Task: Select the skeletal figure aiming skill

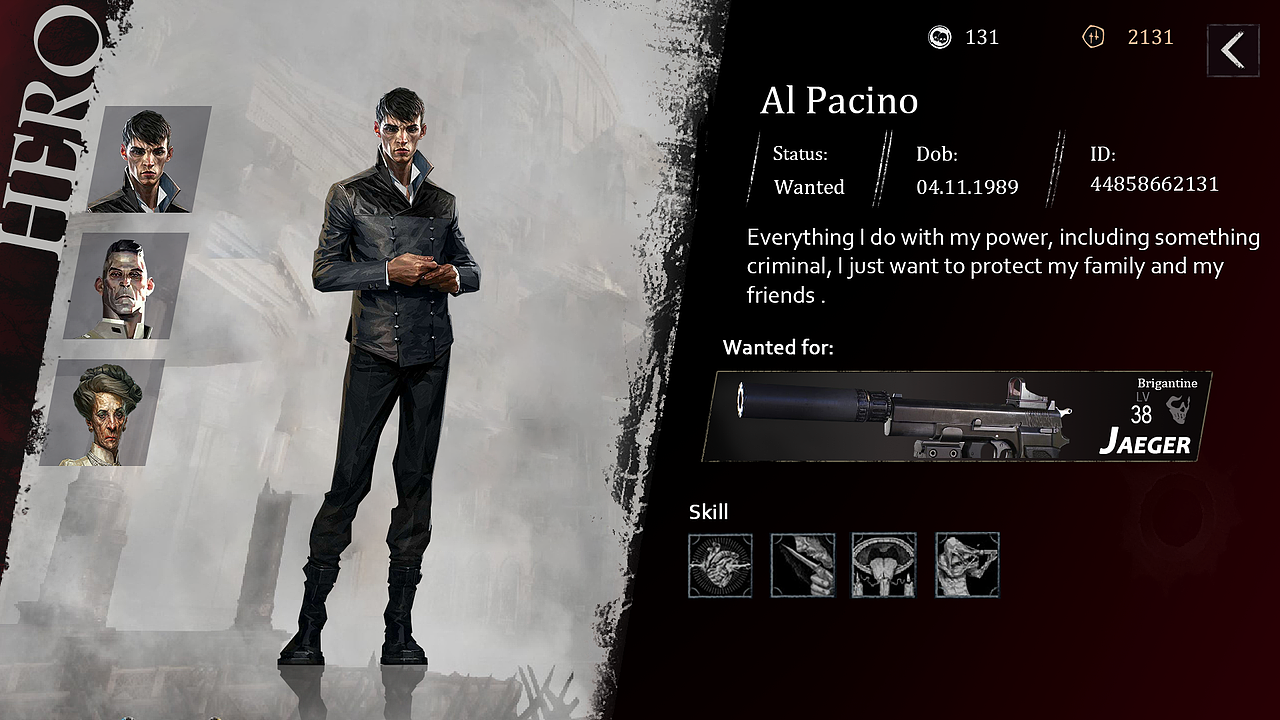Action: [x=967, y=565]
